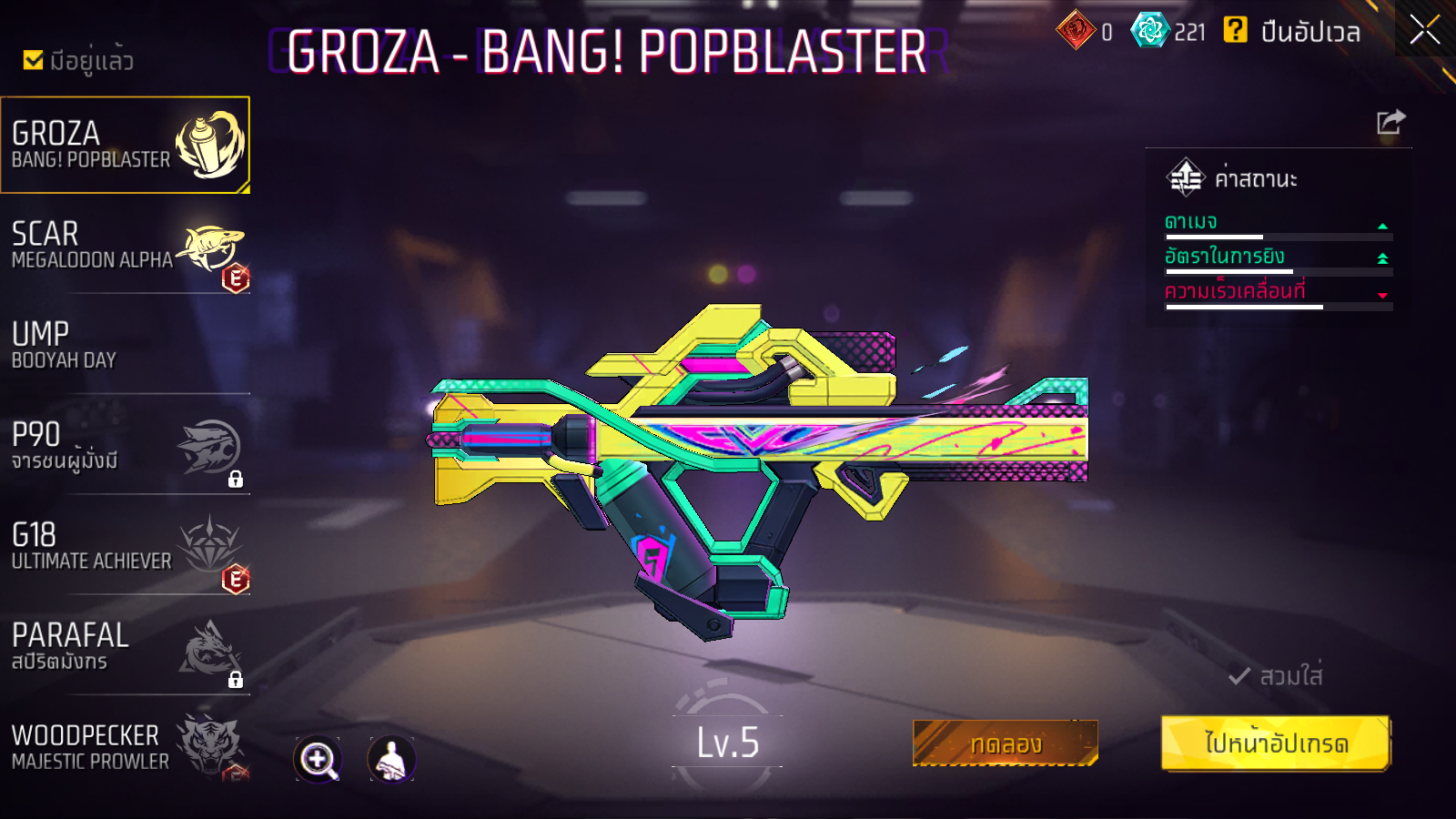This screenshot has width=1456, height=819.
Task: Select the UMP Booyah Day skin
Action: pyautogui.click(x=125, y=346)
